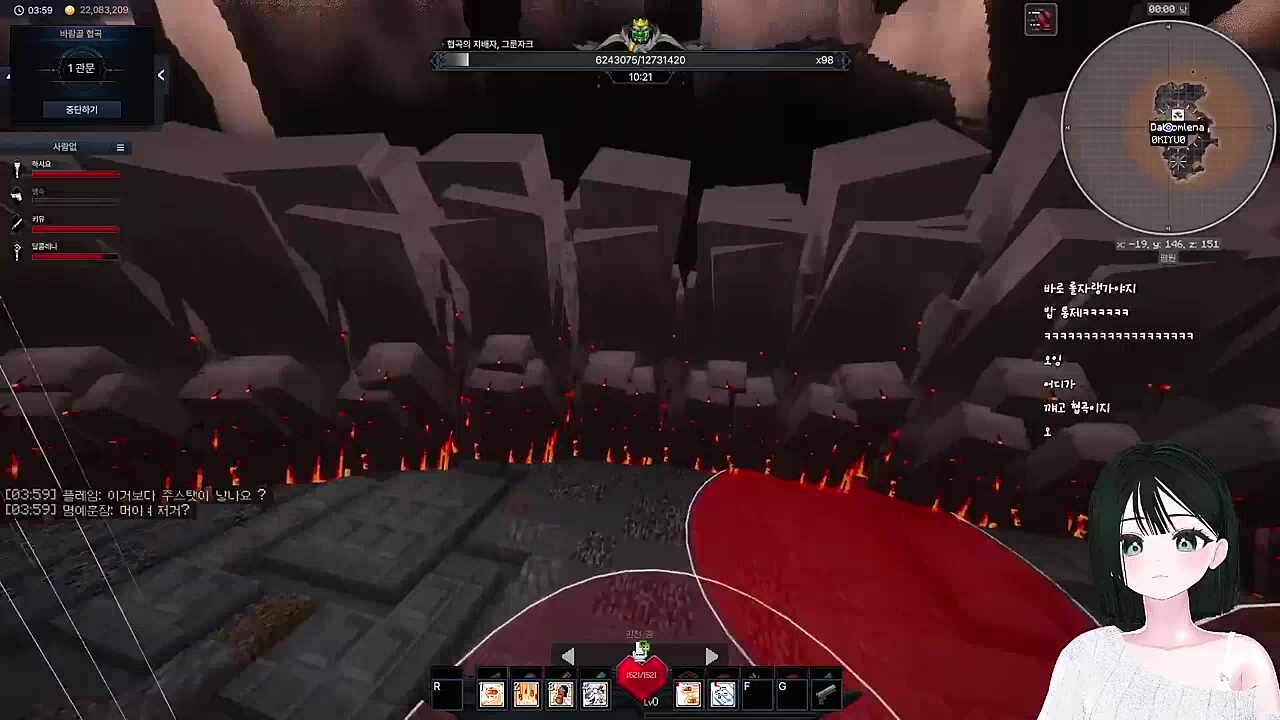Open the clock icon next to 03:59
This screenshot has width=1280, height=720.
point(19,10)
